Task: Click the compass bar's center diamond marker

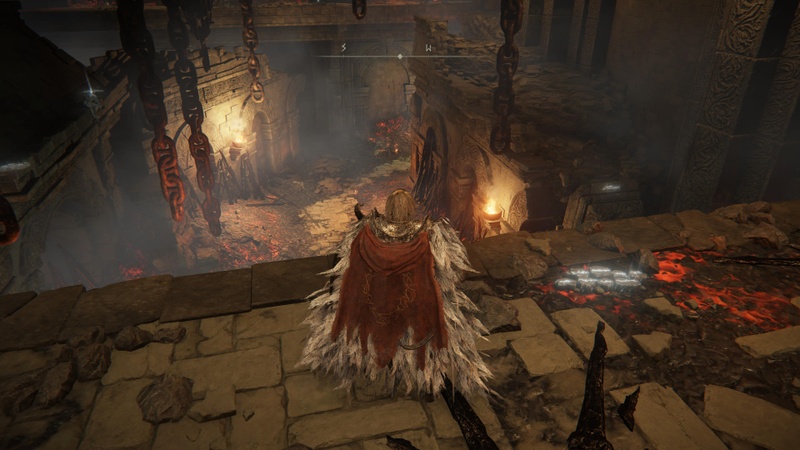Action: point(400,57)
